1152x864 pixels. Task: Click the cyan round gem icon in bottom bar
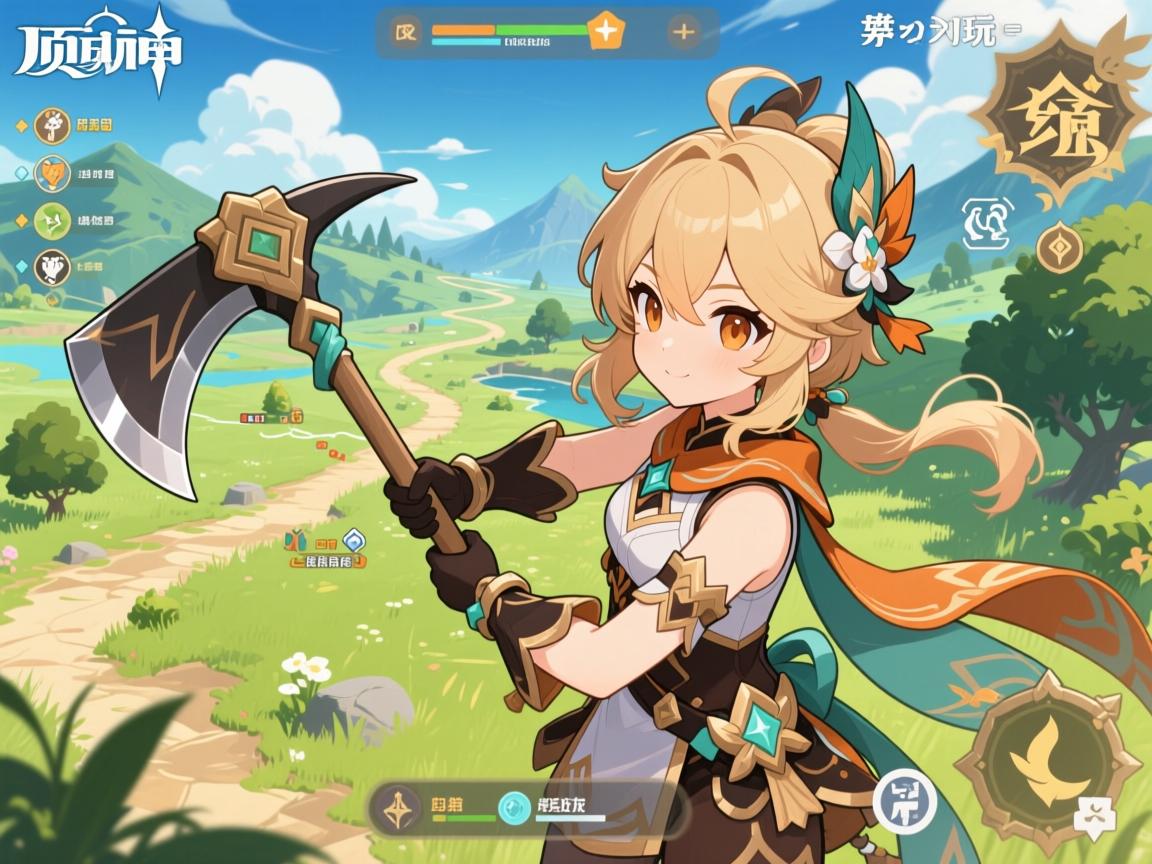[x=514, y=806]
